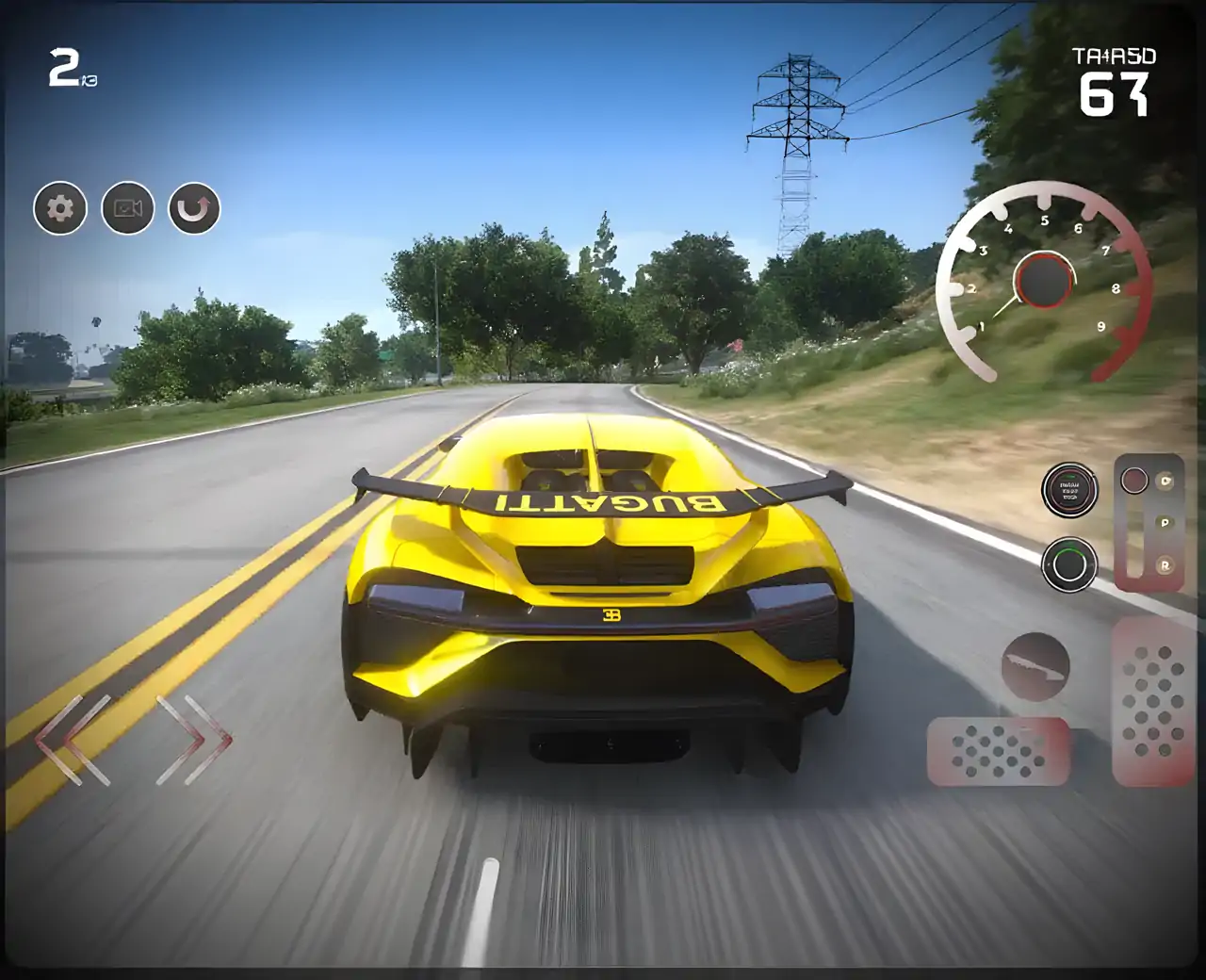
Task: Click the round button with green ring
Action: 1068,564
